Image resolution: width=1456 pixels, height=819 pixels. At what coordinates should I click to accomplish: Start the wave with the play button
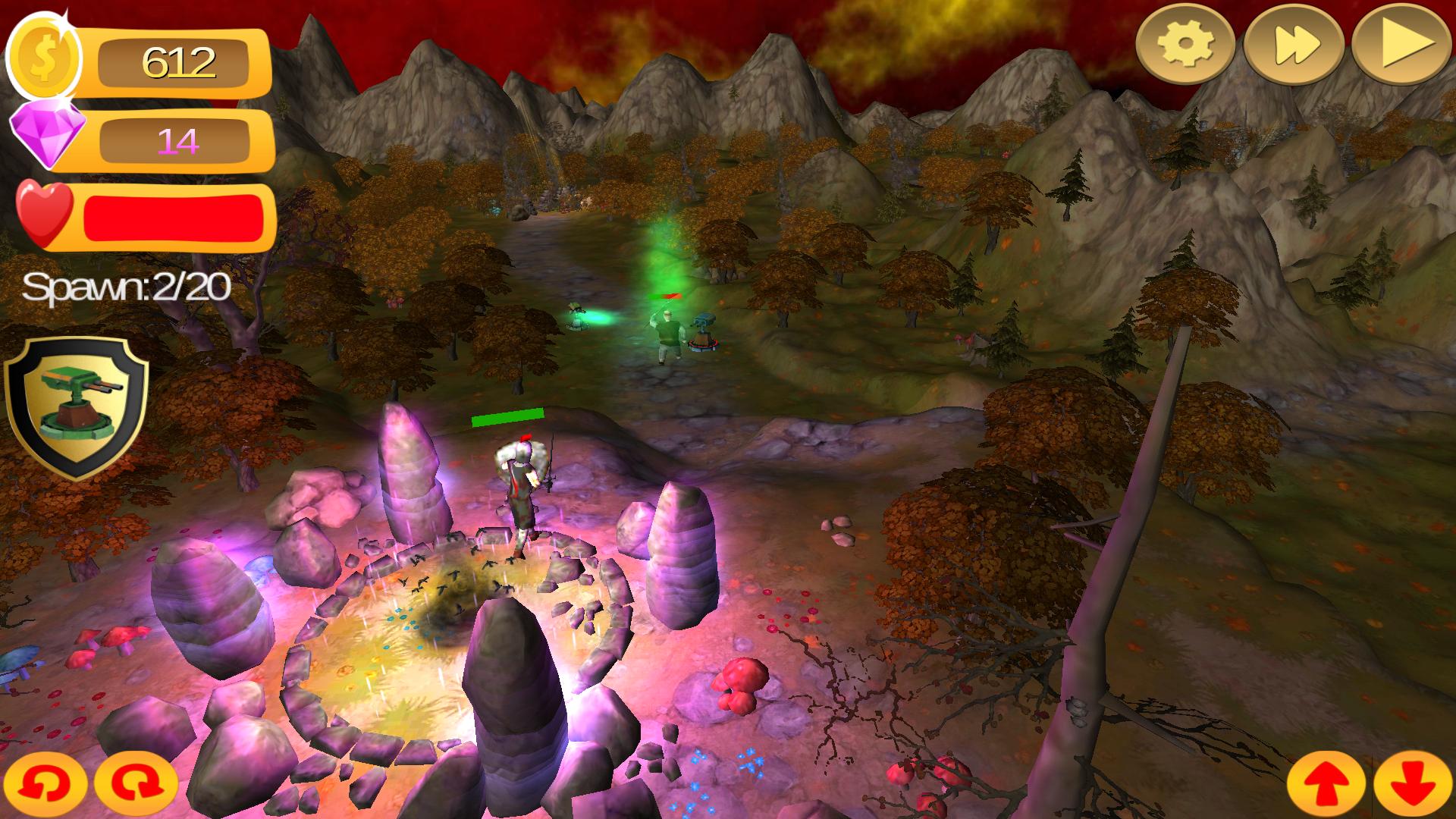point(1401,45)
